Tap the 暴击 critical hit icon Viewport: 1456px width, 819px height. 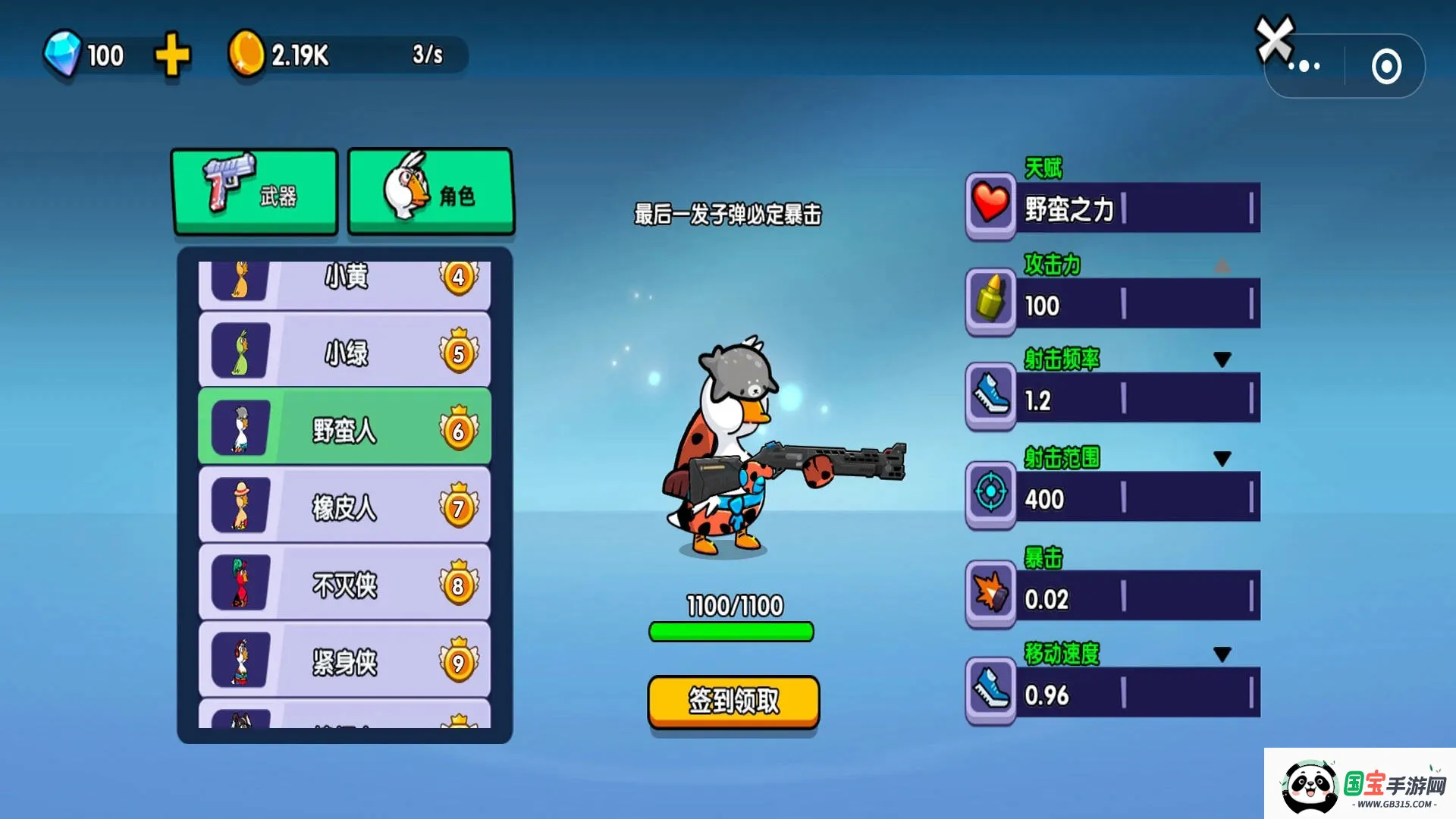[x=990, y=593]
